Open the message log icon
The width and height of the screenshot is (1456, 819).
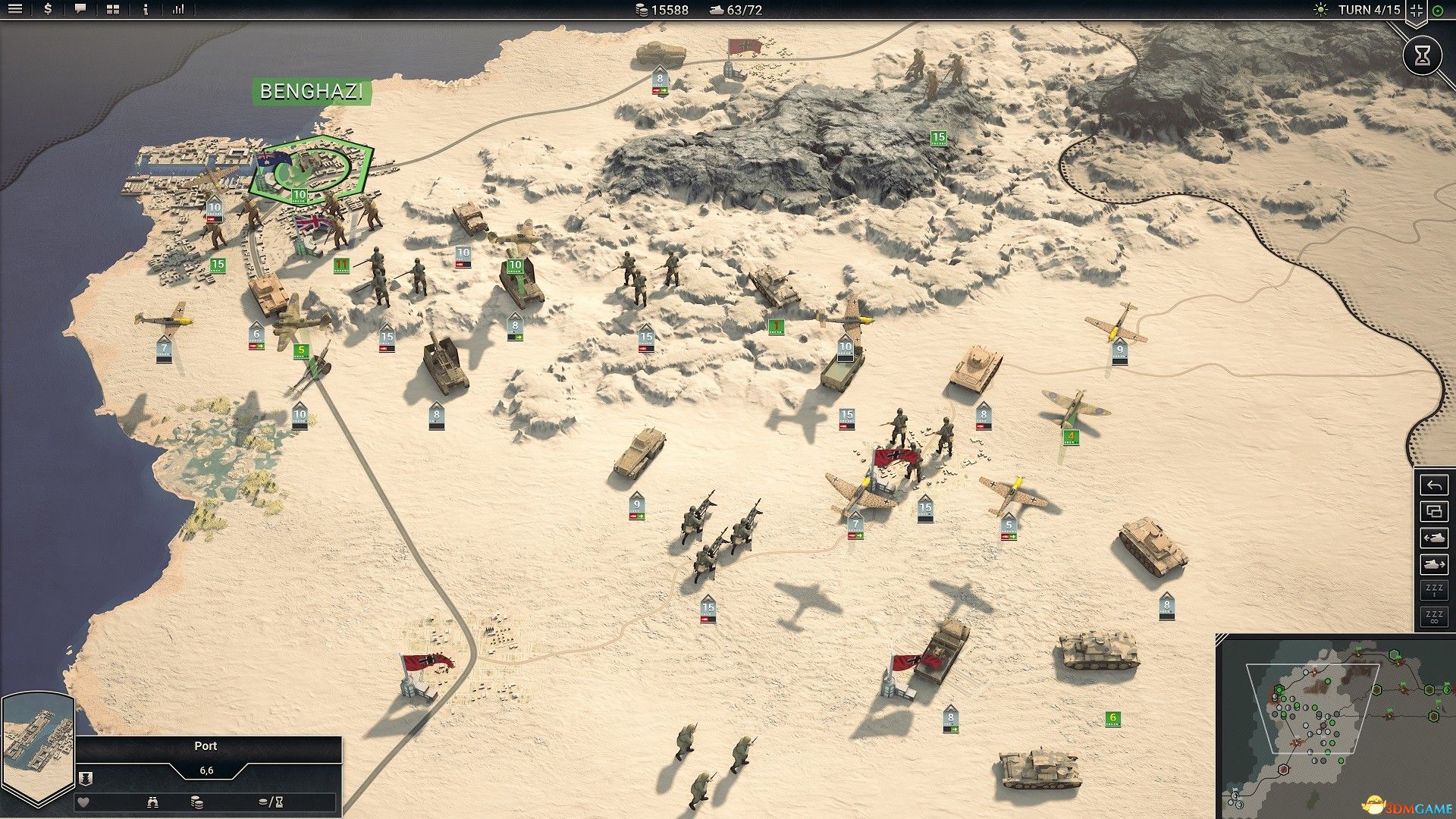[x=80, y=10]
